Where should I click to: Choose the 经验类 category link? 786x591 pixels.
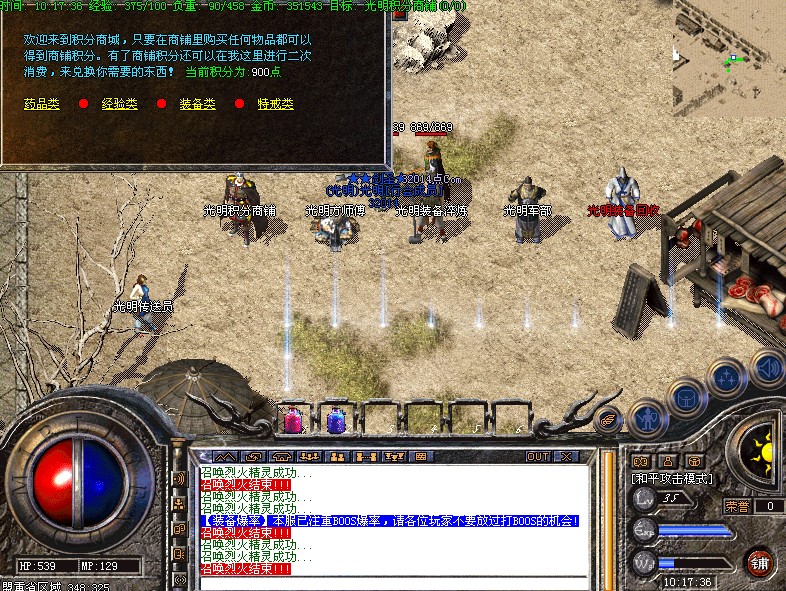click(x=120, y=104)
